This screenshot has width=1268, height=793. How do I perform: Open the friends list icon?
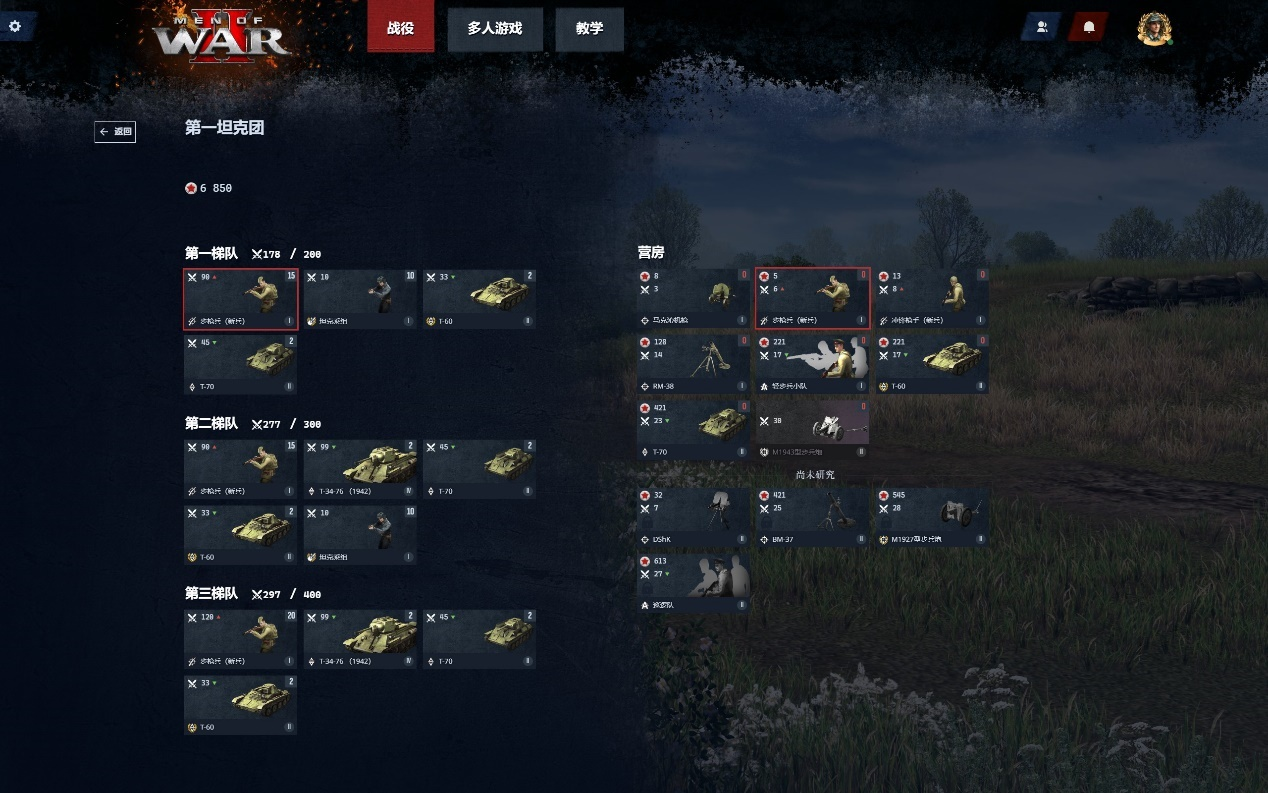(1041, 27)
